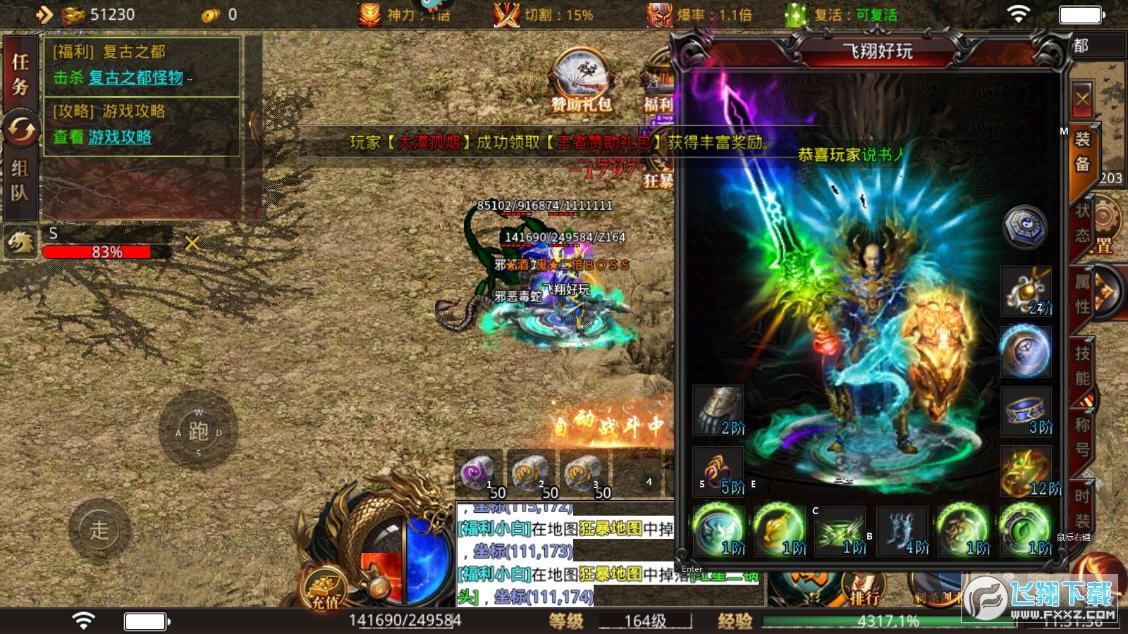Click the blue ring slot marked 3阶
The height and width of the screenshot is (634, 1128).
[1026, 412]
